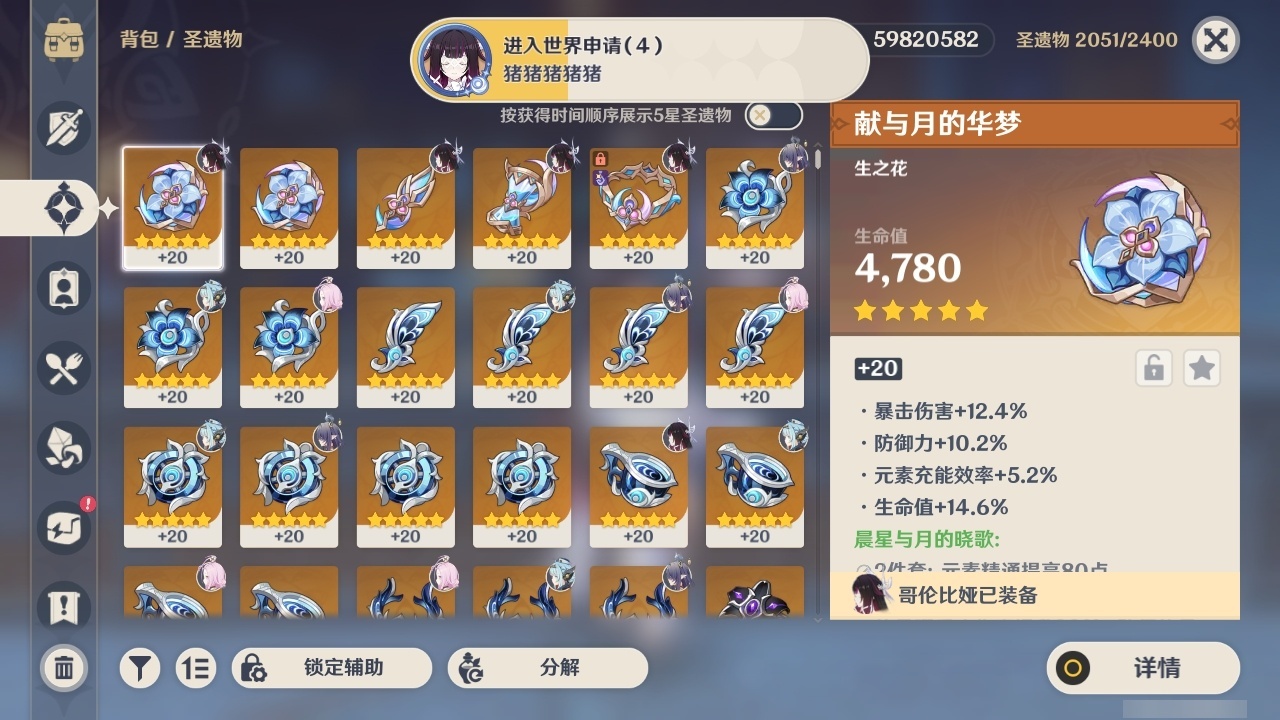Click the 分解 dismantle button
1280x720 pixels.
tap(545, 668)
